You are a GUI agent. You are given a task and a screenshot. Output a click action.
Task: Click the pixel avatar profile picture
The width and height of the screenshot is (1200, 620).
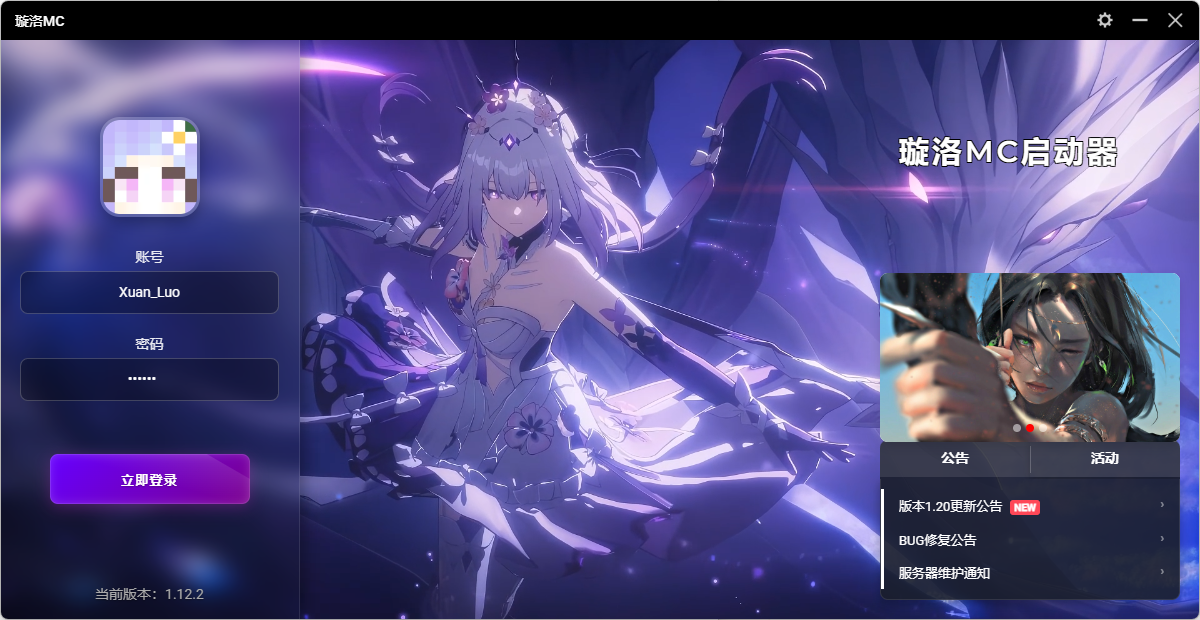click(150, 167)
